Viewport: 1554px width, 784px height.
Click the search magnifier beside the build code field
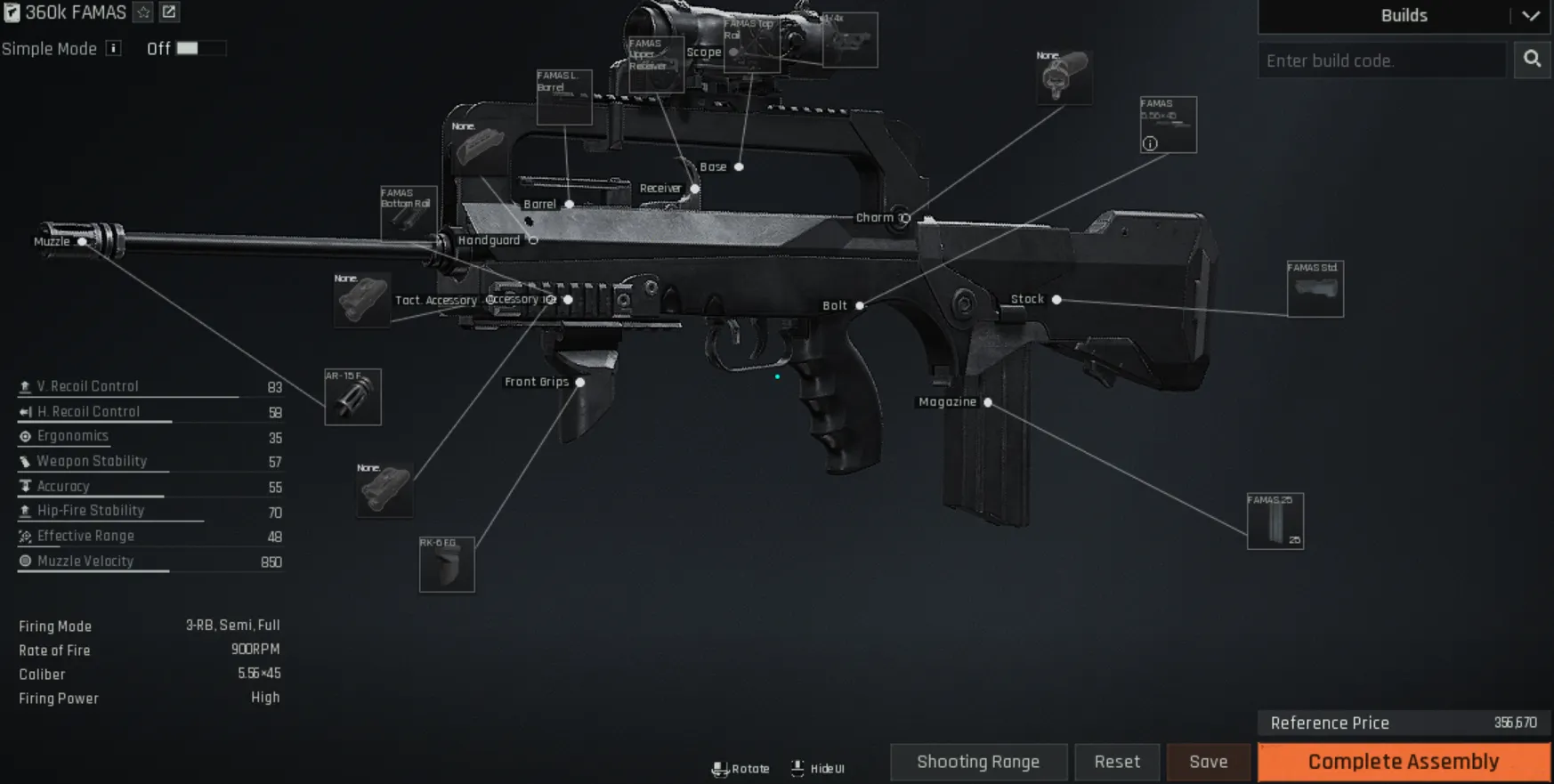pyautogui.click(x=1532, y=60)
